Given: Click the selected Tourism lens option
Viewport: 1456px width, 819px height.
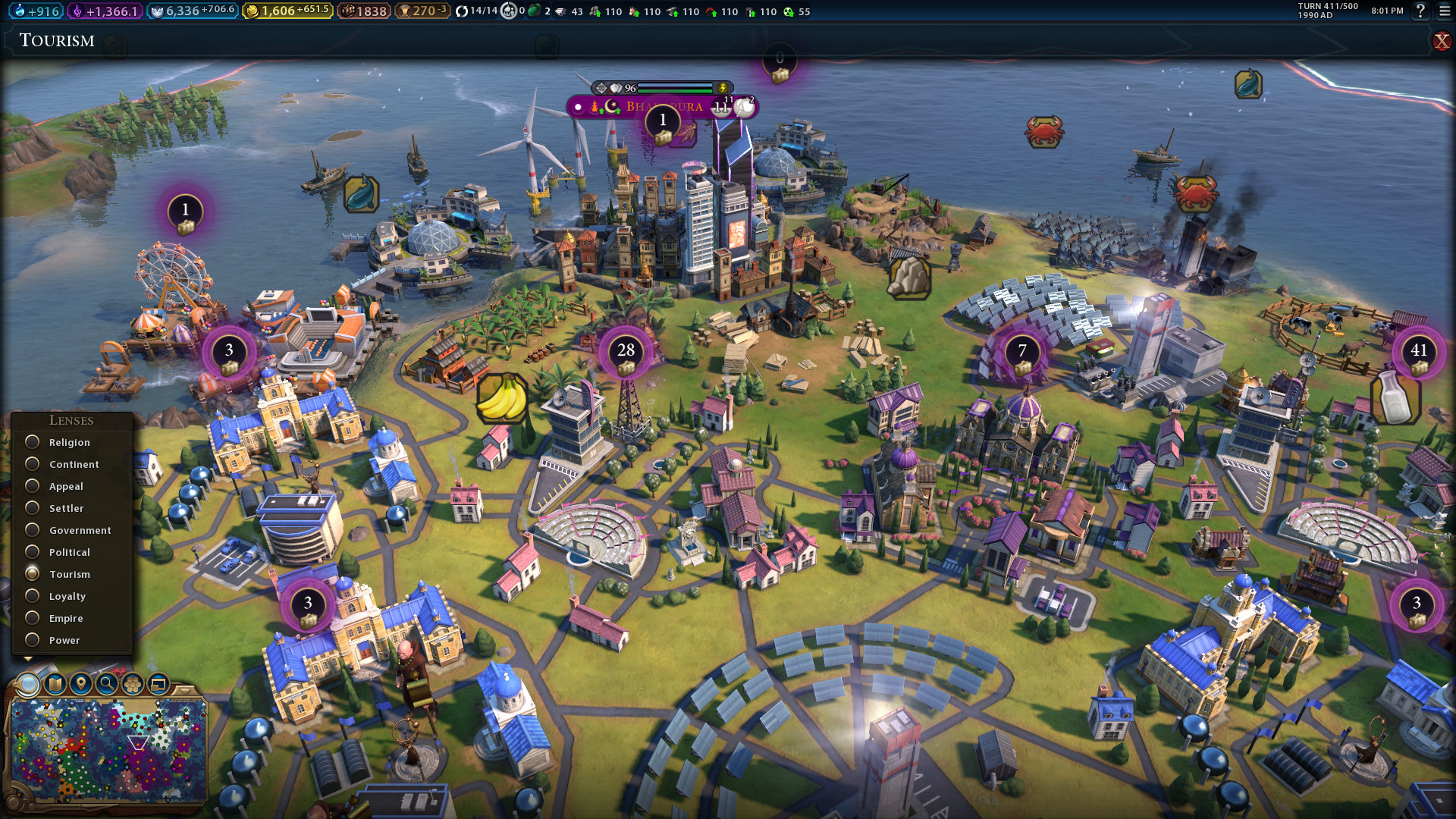Looking at the screenshot, I should coord(33,574).
